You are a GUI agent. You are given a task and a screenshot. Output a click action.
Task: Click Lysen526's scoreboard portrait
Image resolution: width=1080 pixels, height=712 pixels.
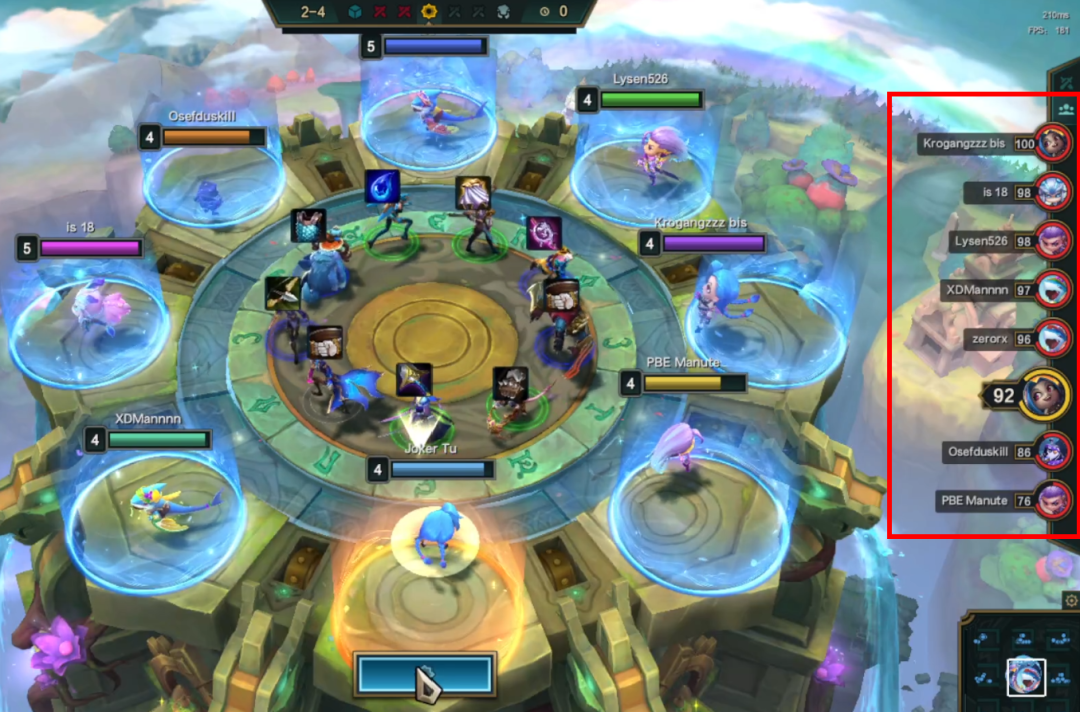coord(1052,240)
